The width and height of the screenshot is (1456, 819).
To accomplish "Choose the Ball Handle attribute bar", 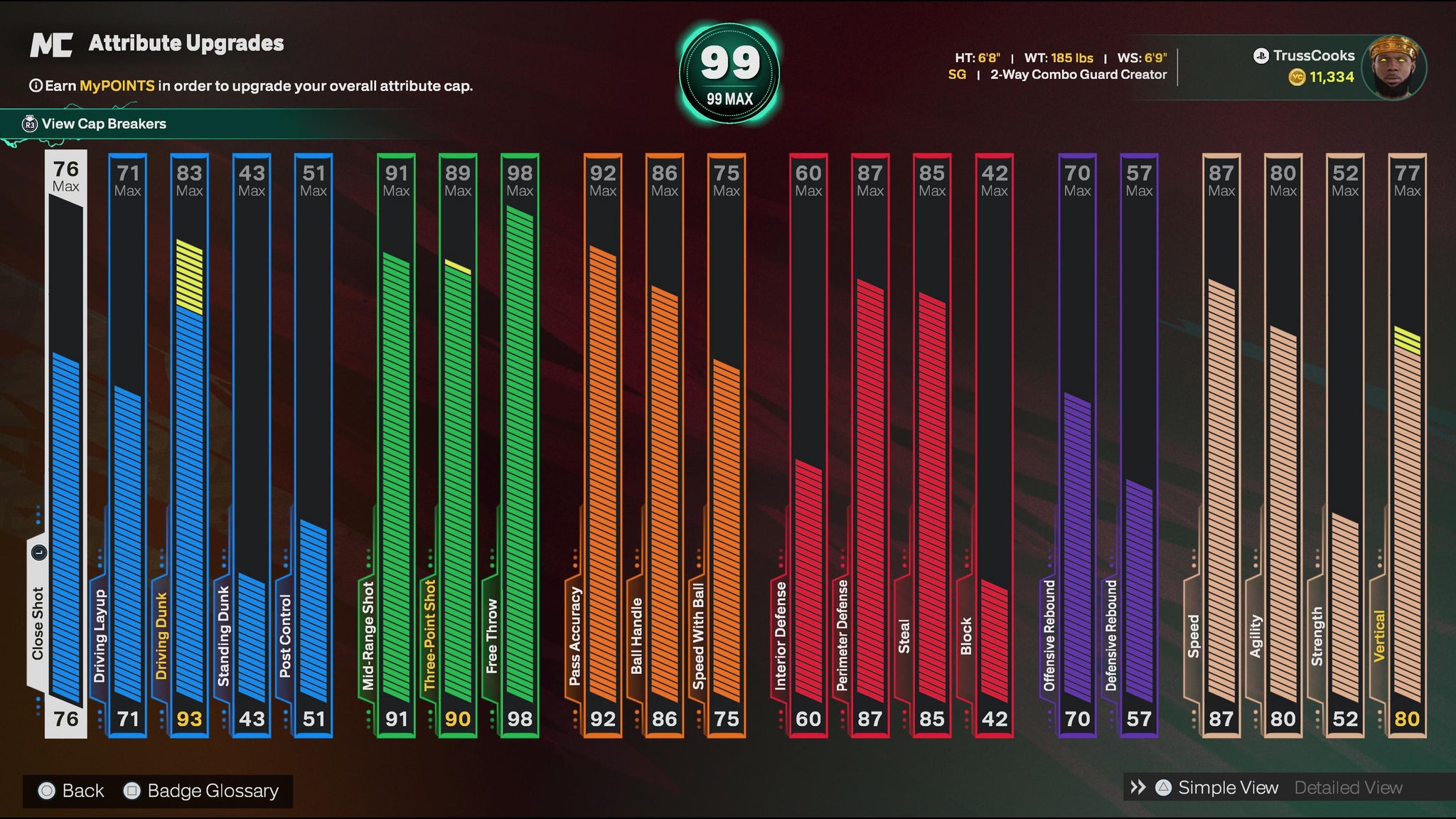I will pos(665,444).
